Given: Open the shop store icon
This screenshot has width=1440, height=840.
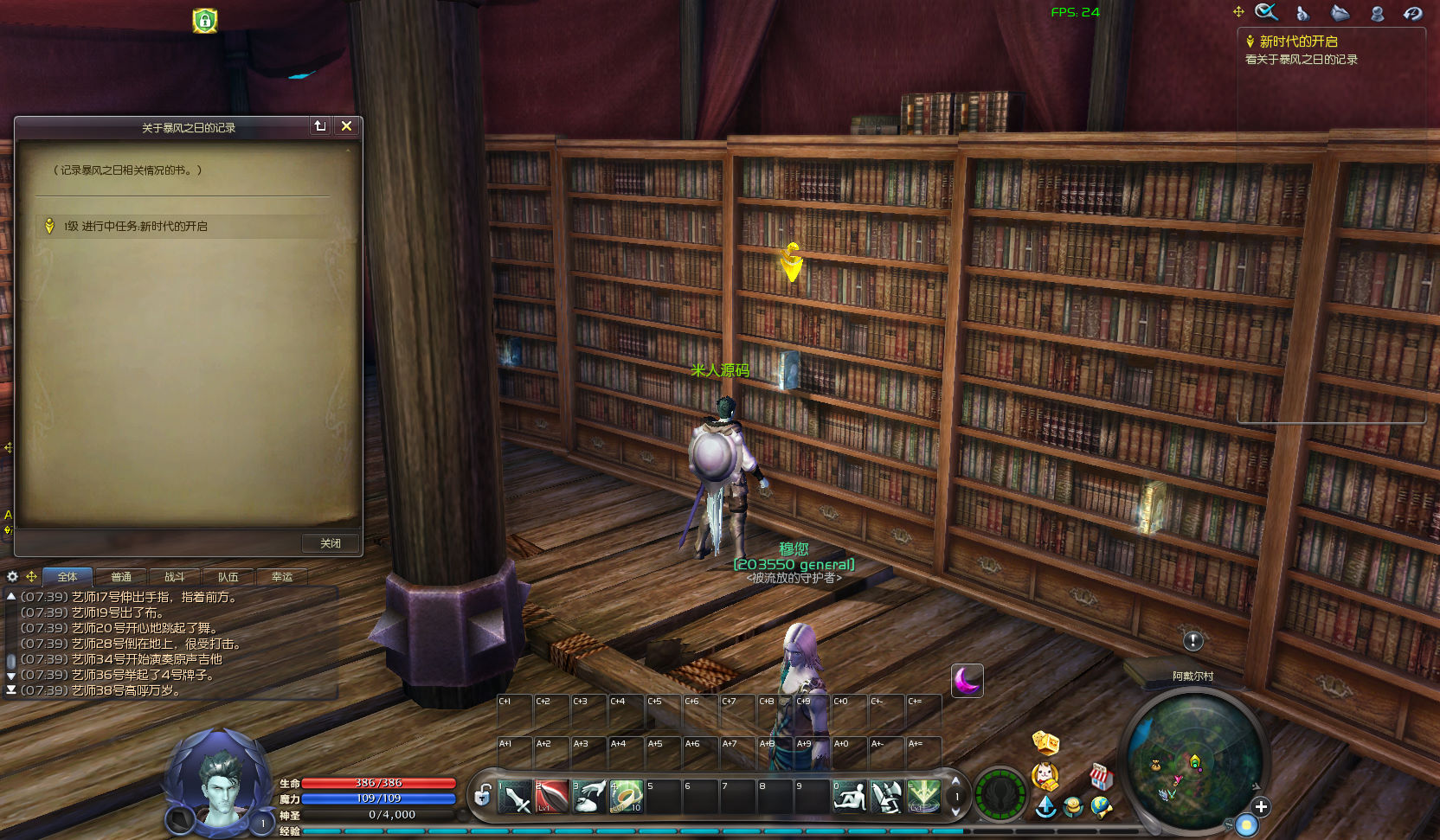Looking at the screenshot, I should (x=1100, y=776).
